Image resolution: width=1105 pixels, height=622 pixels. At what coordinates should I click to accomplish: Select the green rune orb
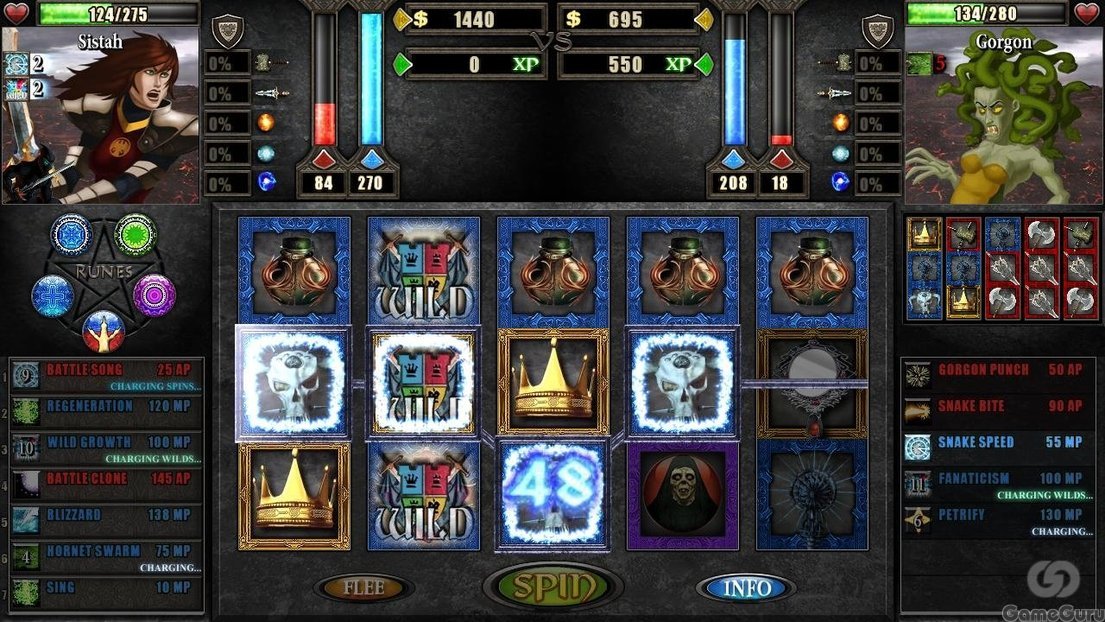[134, 235]
